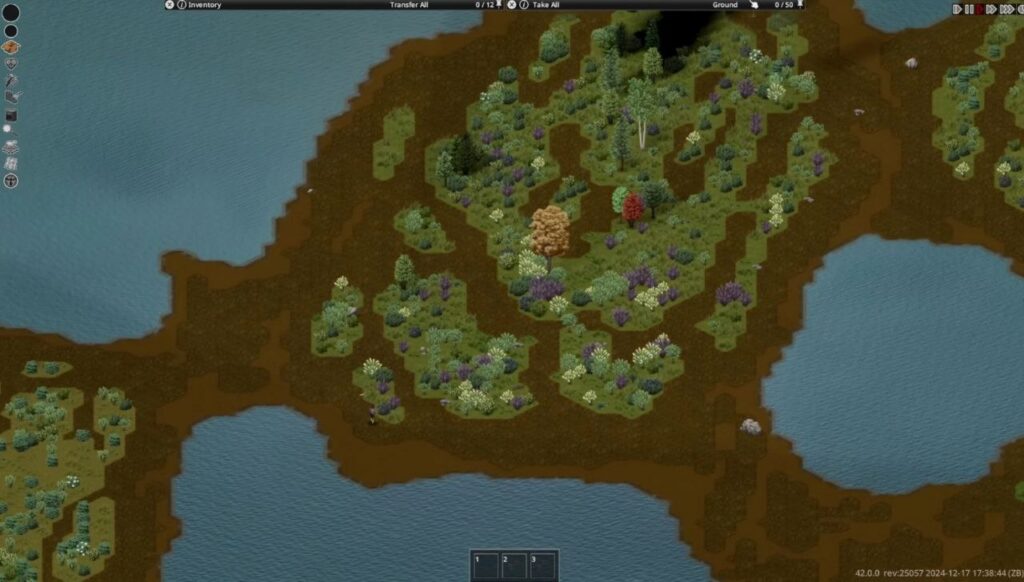Click Take All in the loot bar
Viewport: 1024px width, 582px height.
click(x=547, y=5)
